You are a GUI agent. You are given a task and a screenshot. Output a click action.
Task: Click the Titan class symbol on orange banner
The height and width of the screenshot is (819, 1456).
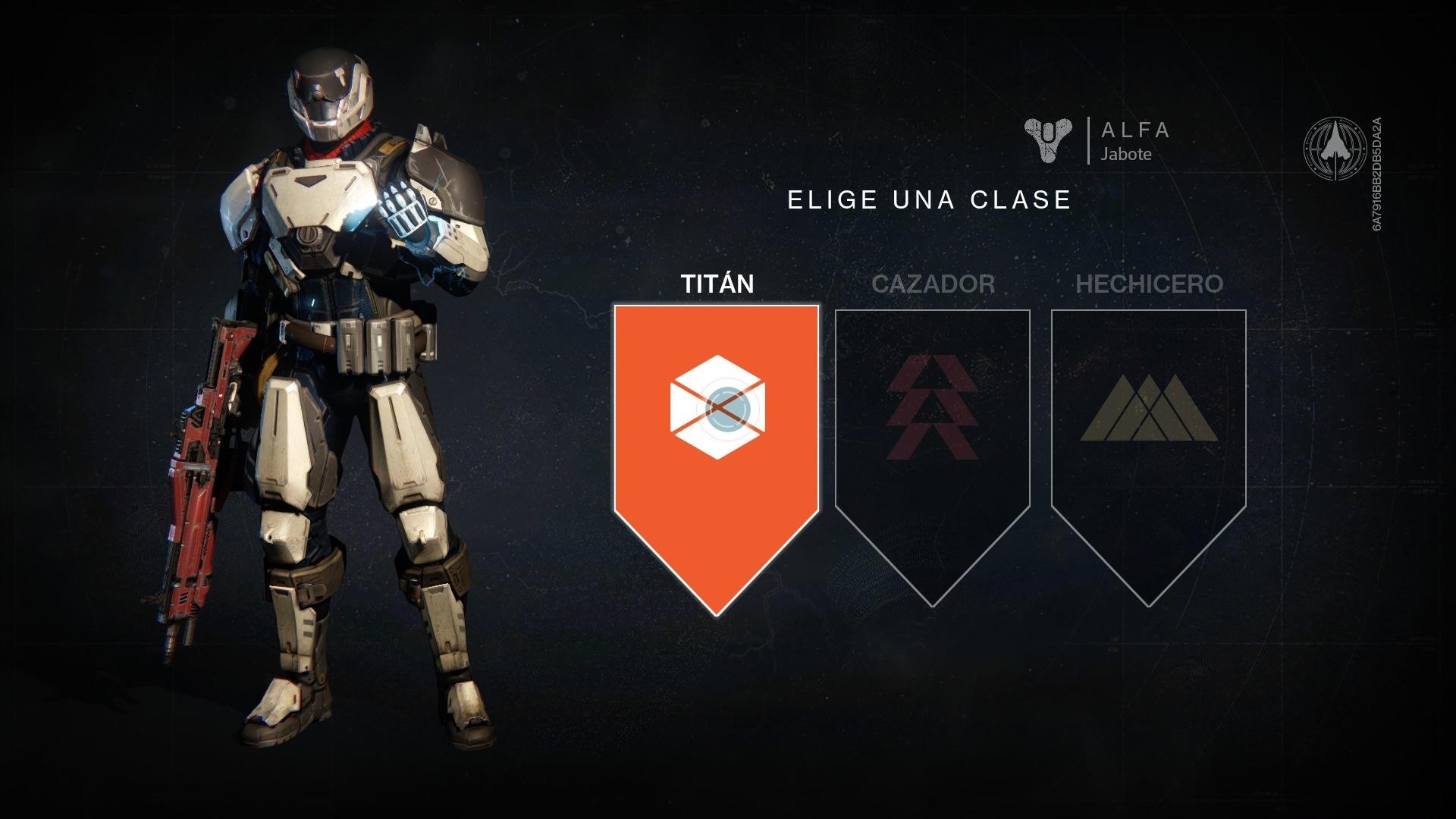pos(719,407)
